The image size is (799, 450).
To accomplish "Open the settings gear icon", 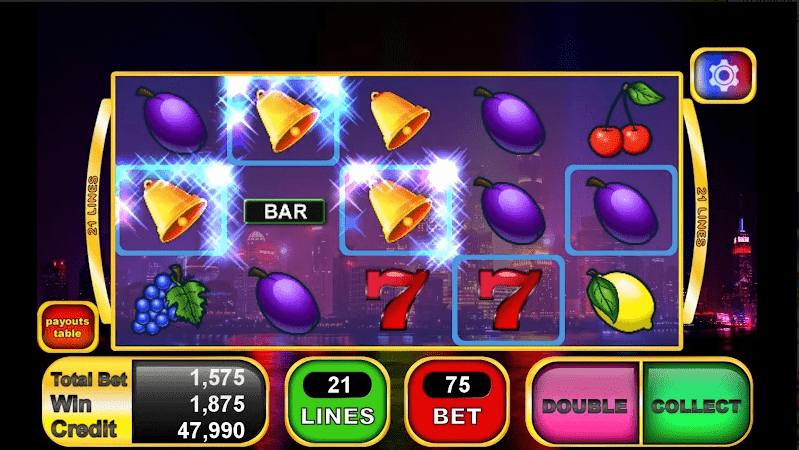I will [x=722, y=75].
